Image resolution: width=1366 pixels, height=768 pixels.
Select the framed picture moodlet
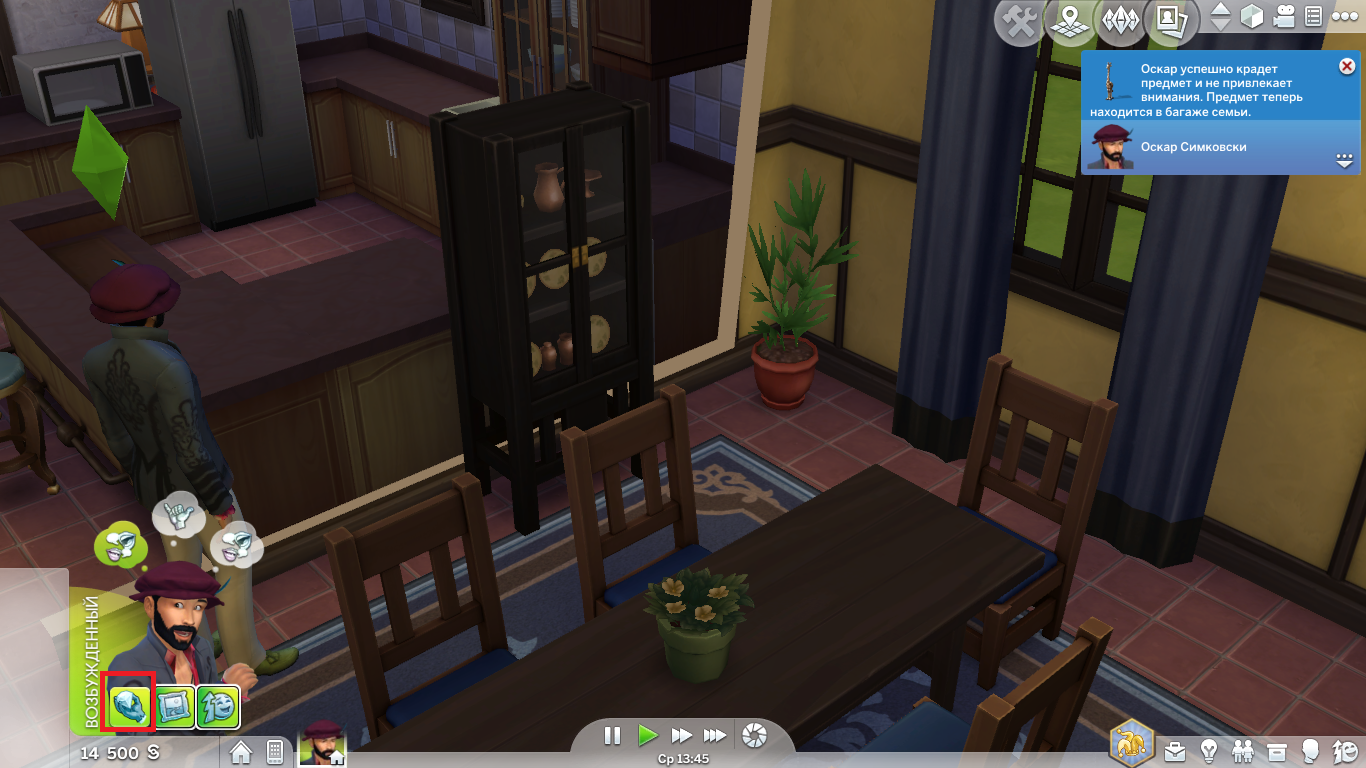point(175,706)
